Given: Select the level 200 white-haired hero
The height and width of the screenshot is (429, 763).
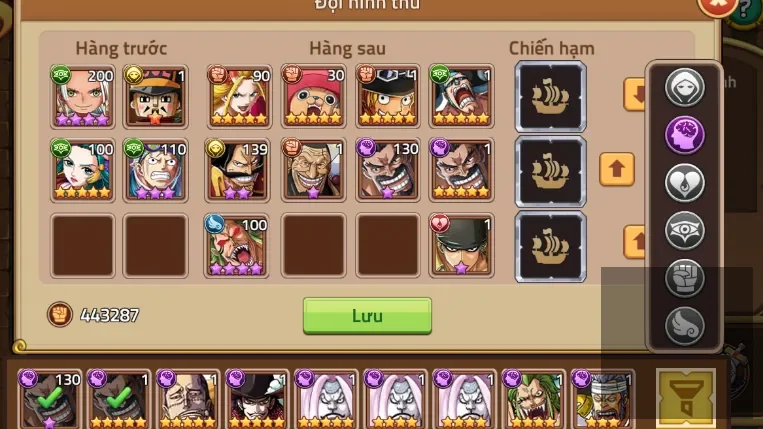Looking at the screenshot, I should point(83,96).
